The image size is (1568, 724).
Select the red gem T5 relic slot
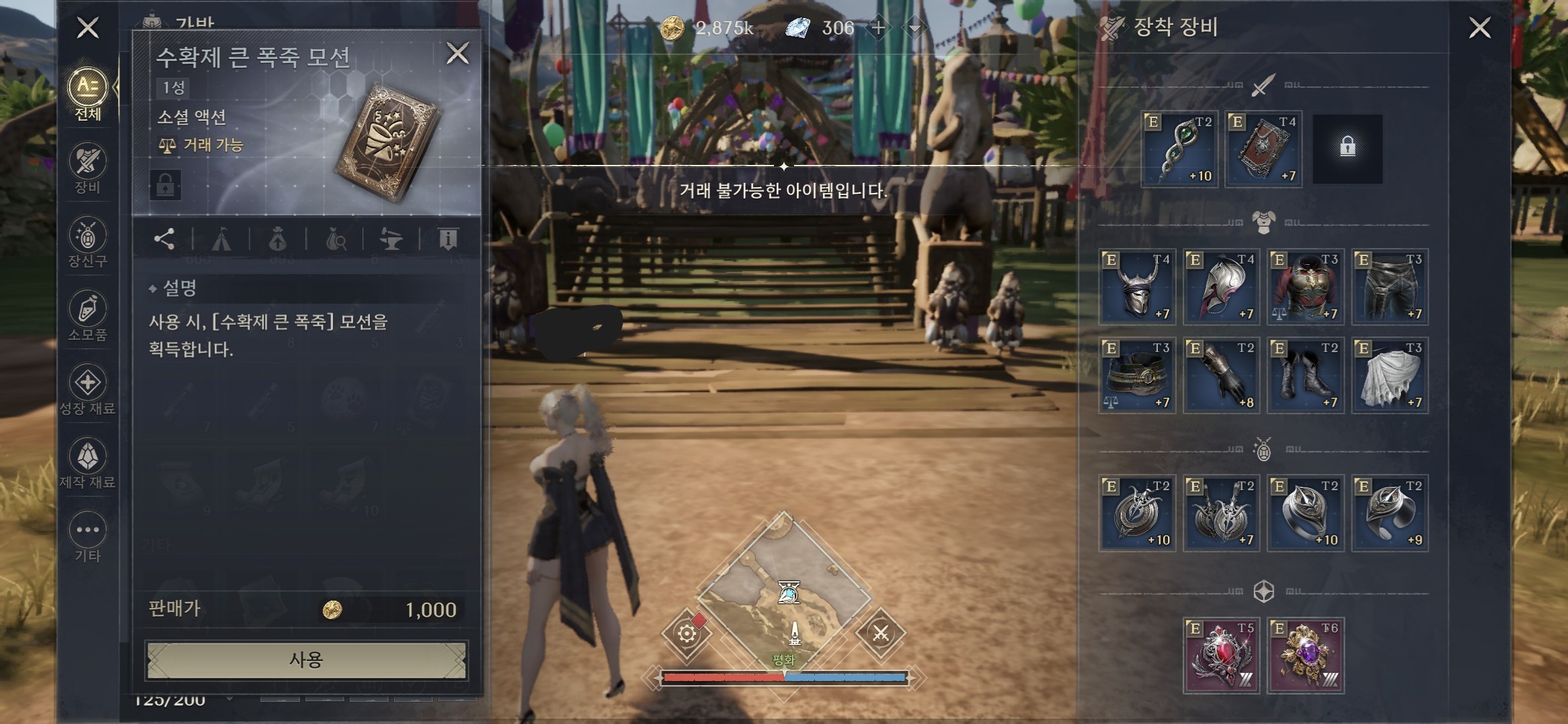click(x=1222, y=655)
